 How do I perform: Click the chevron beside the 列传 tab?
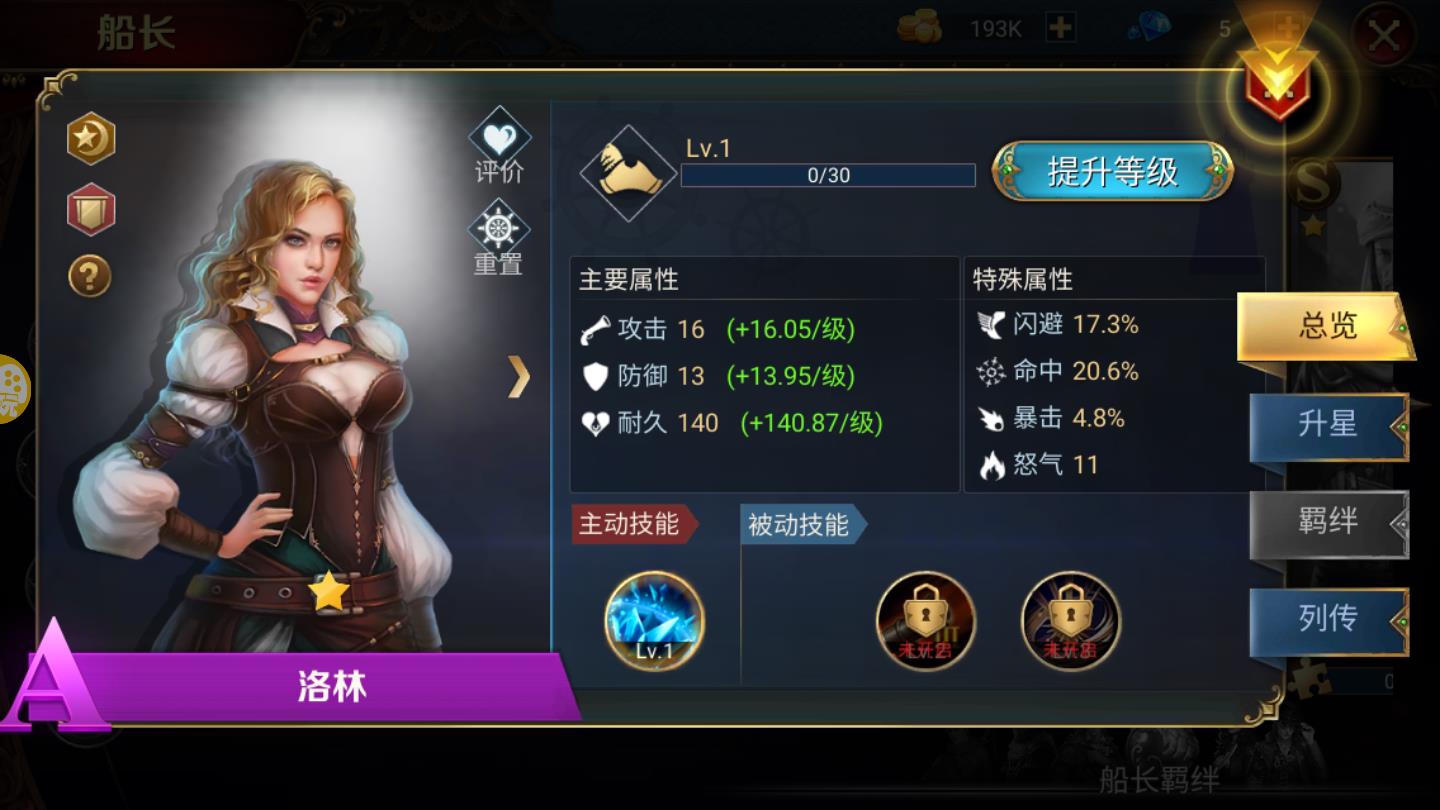click(x=1399, y=620)
